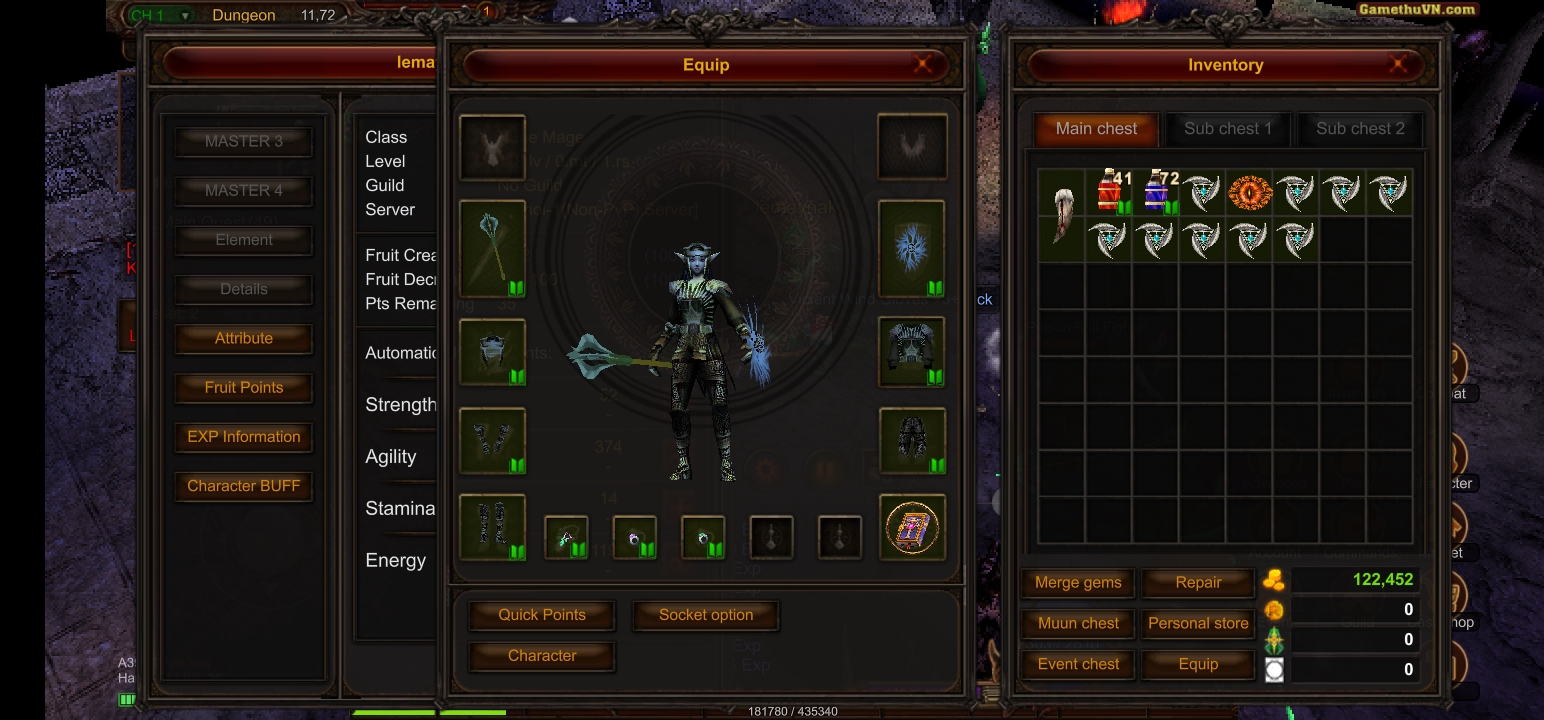
Task: Open Fruit Points
Action: [244, 387]
